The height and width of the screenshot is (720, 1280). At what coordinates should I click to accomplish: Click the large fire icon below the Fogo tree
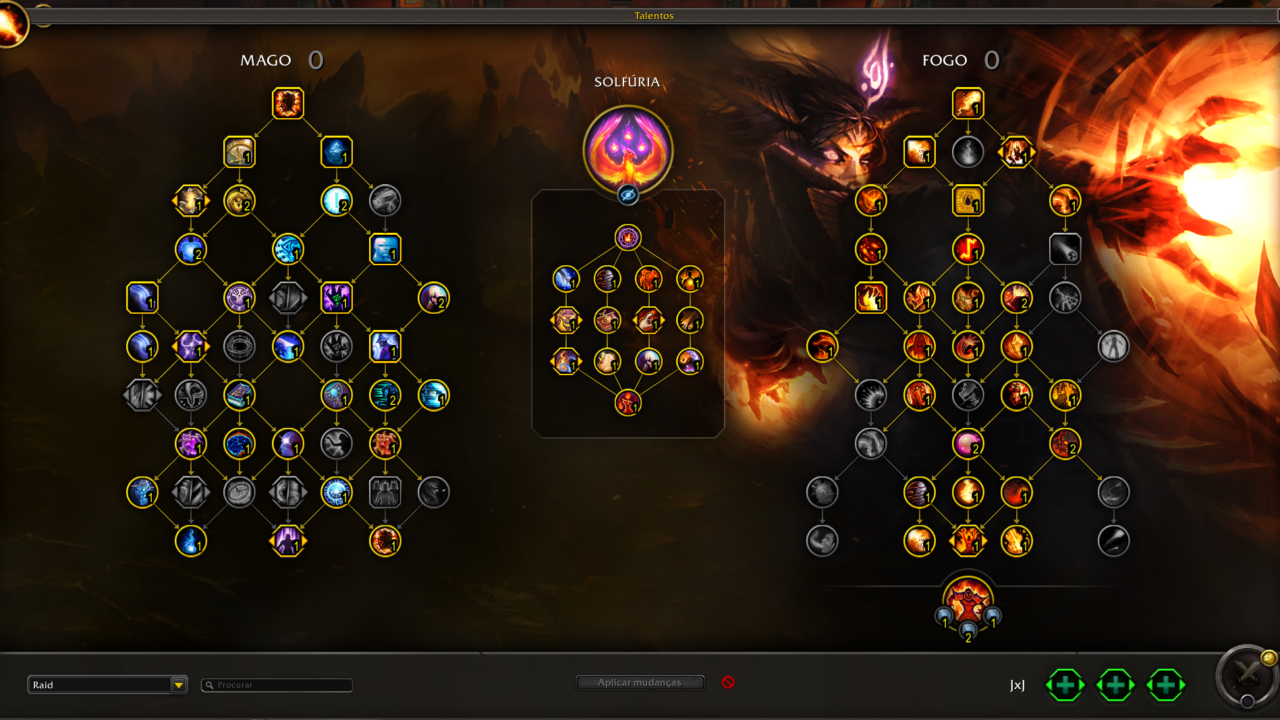click(968, 599)
